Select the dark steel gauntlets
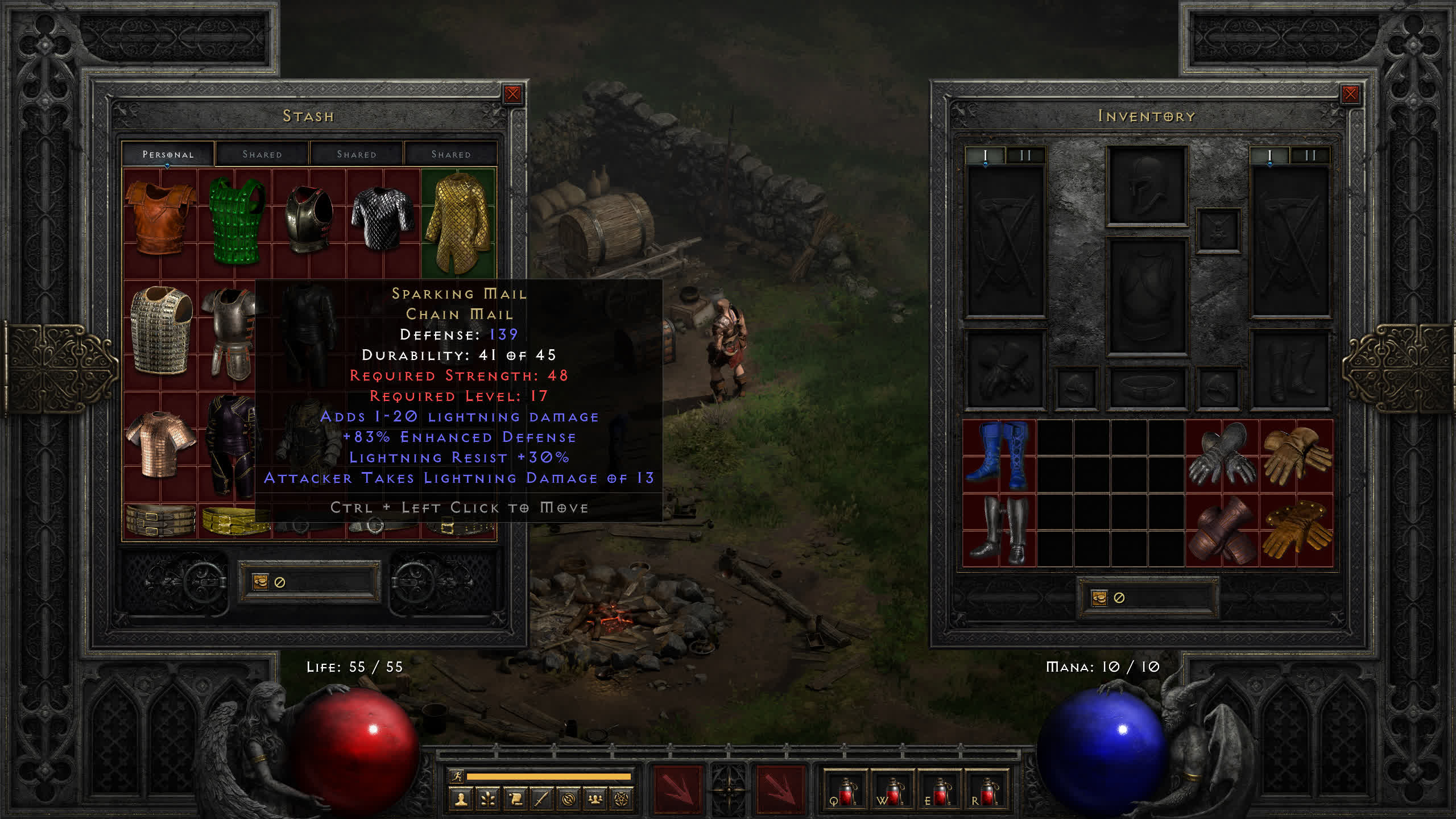 click(1222, 456)
